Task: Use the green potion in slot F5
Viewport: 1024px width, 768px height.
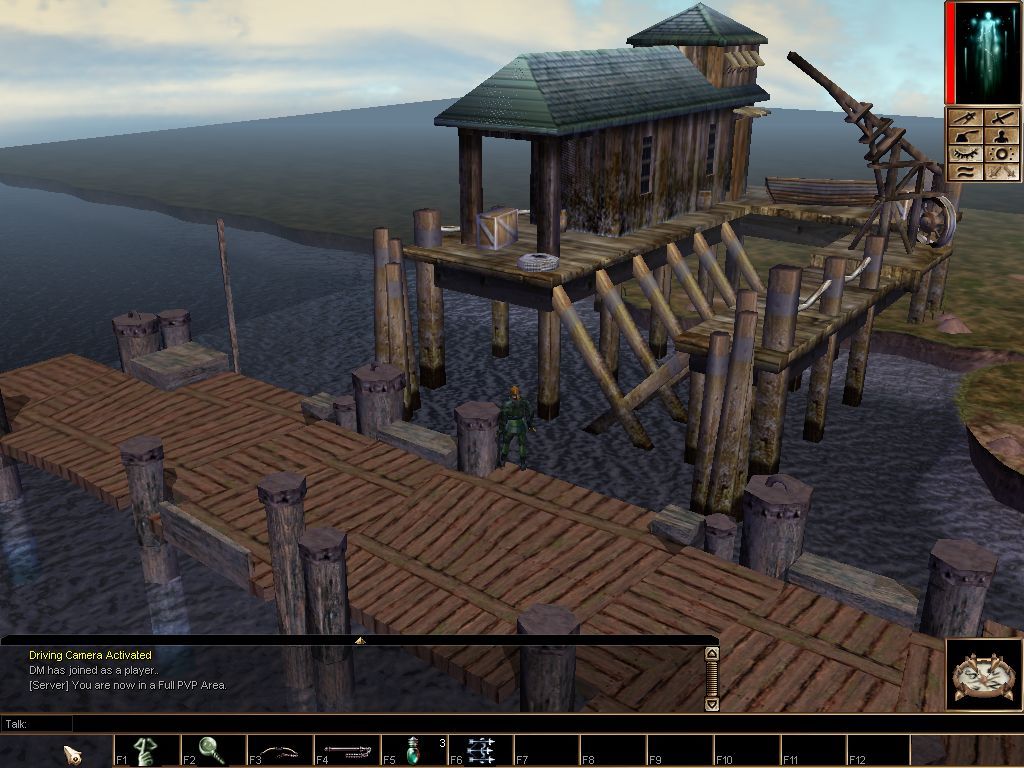Action: point(414,750)
